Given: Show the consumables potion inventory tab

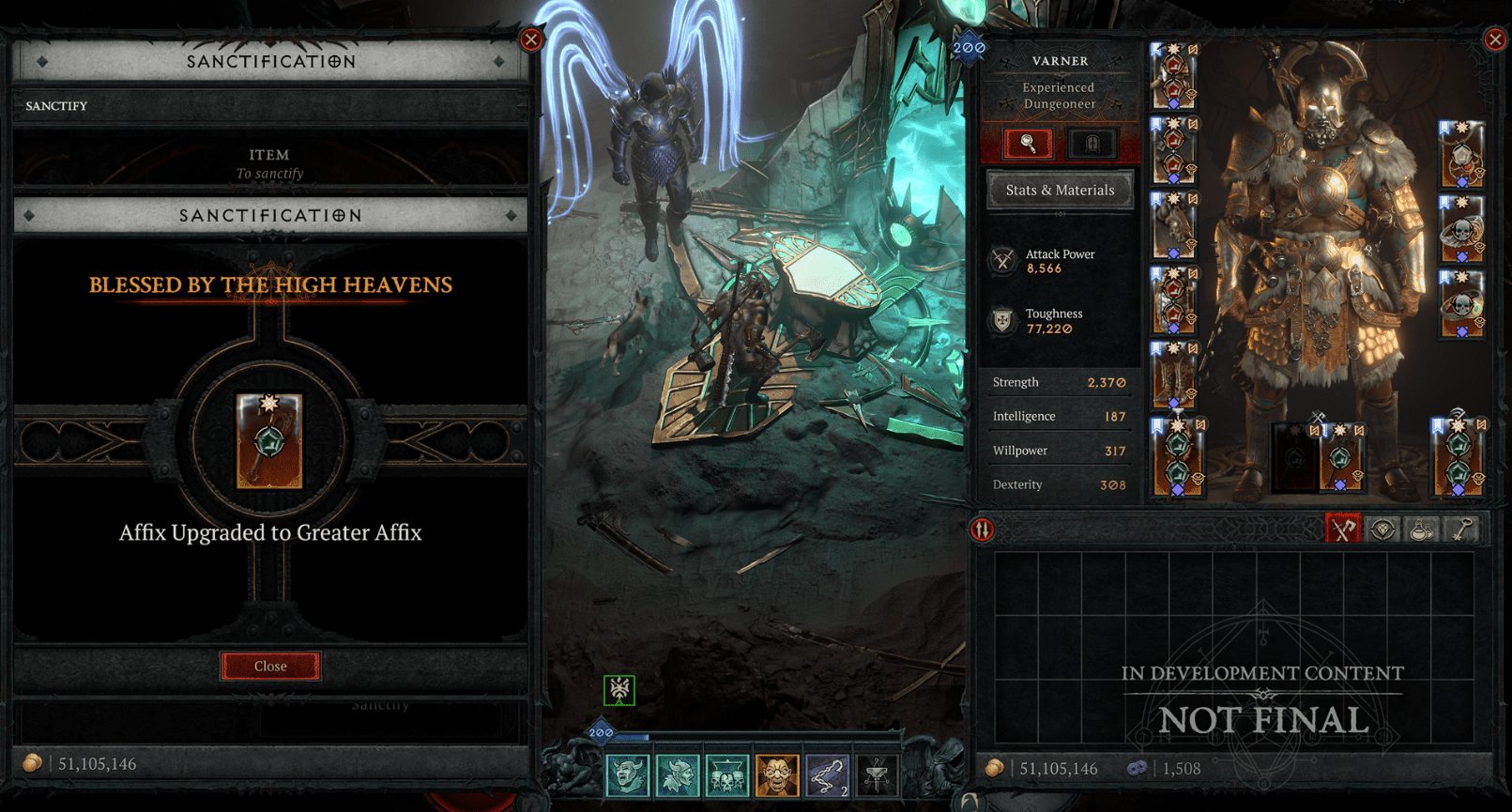Looking at the screenshot, I should pos(1422,529).
